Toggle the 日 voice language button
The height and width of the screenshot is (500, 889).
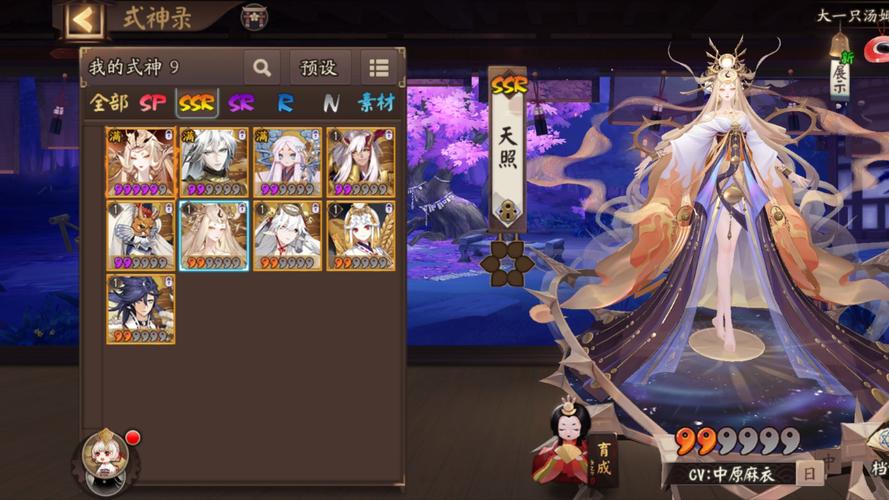808,473
